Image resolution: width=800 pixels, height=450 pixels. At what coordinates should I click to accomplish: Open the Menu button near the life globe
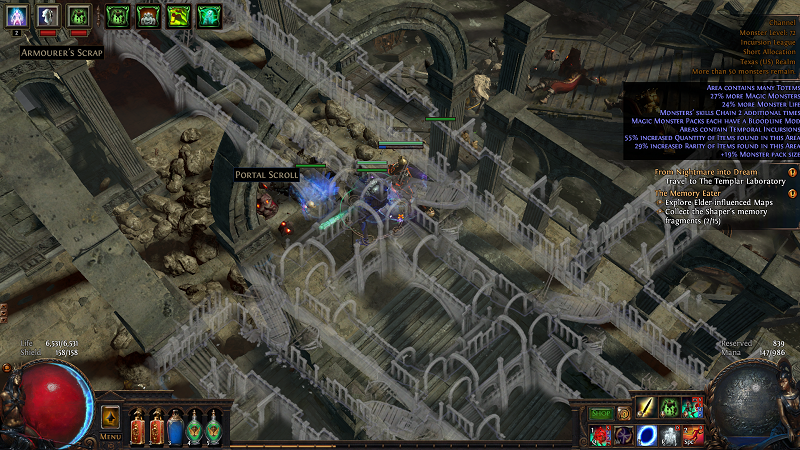click(x=110, y=438)
